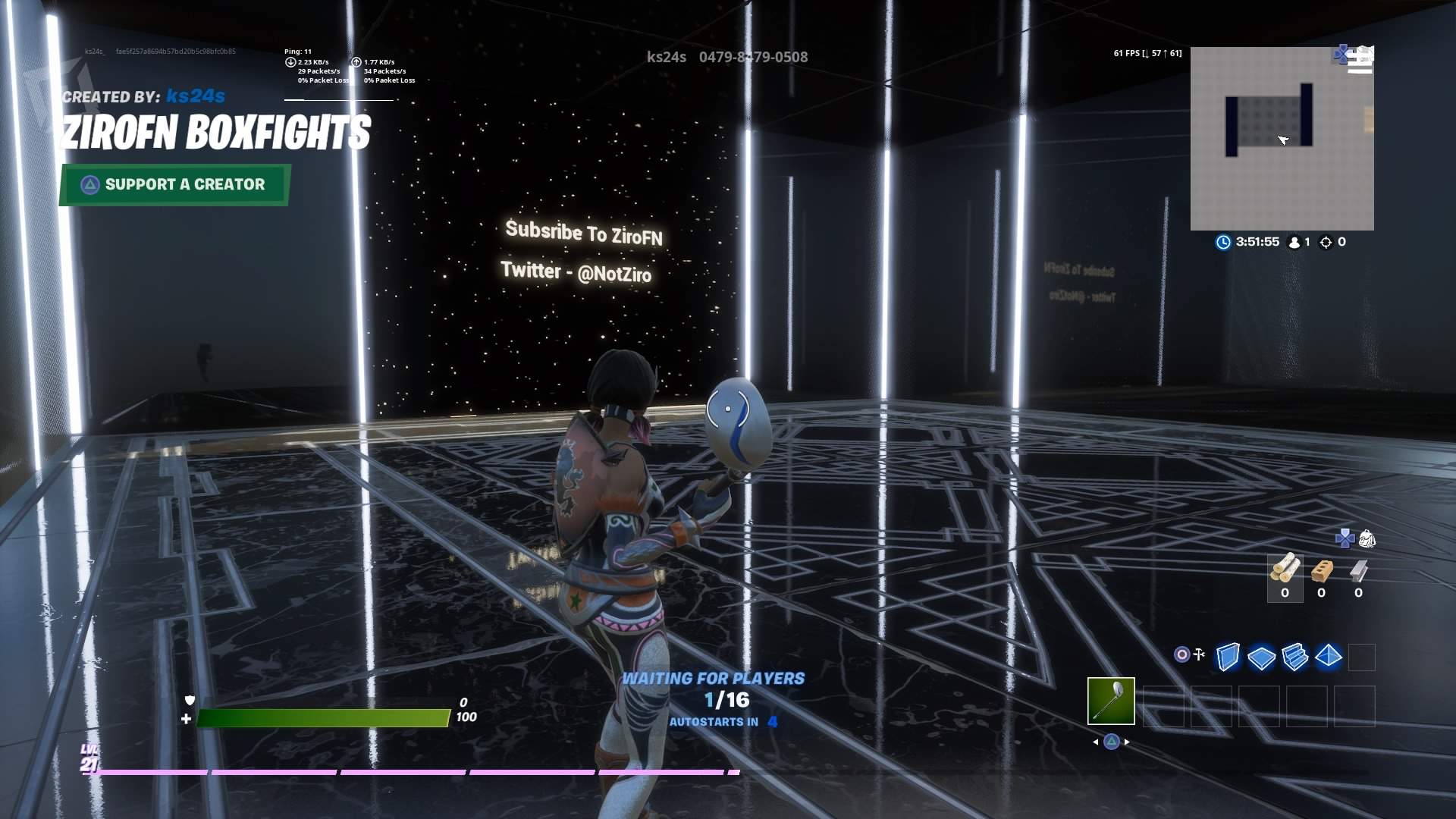
Task: Choose the floor building piece
Action: click(1261, 657)
